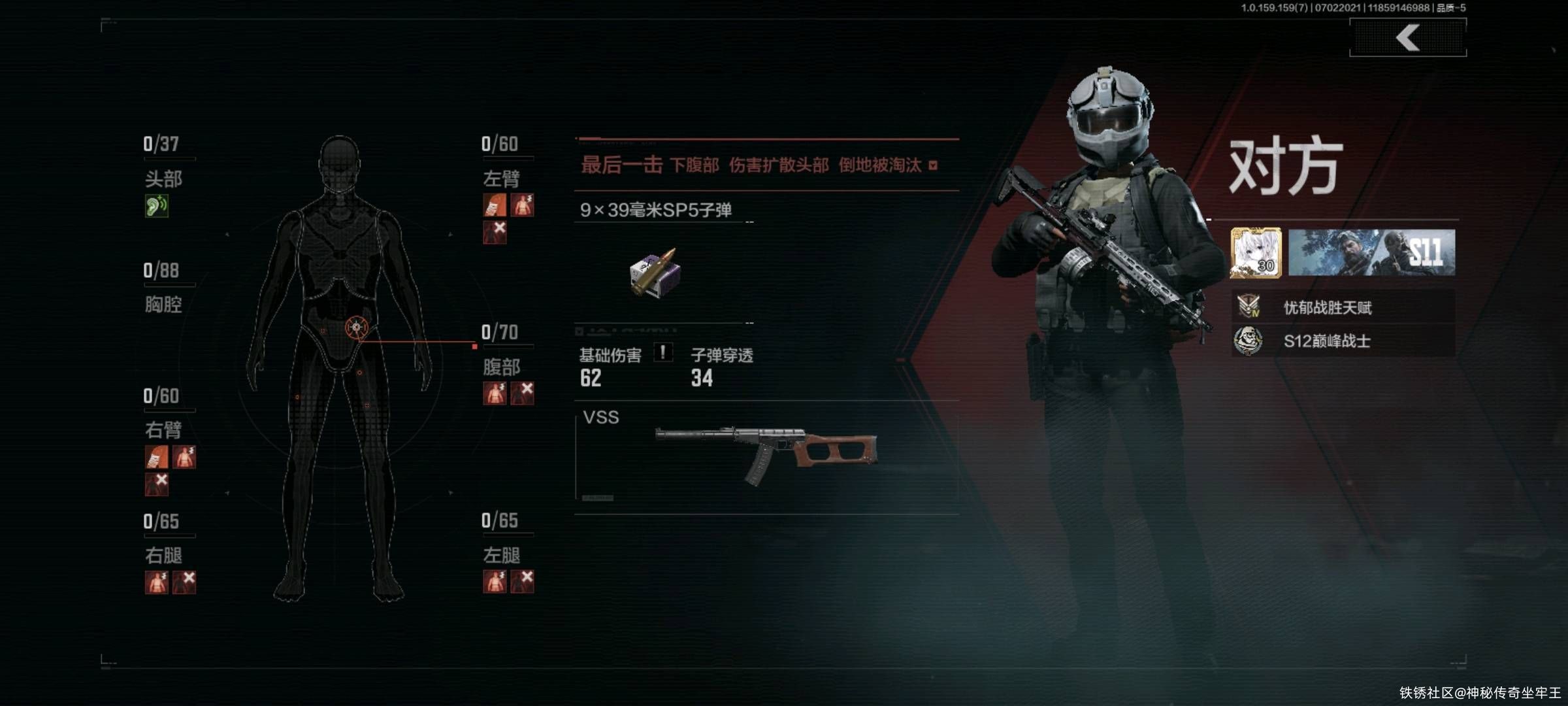View the opponent's anime avatar portrait
Image resolution: width=1568 pixels, height=706 pixels.
(1256, 253)
